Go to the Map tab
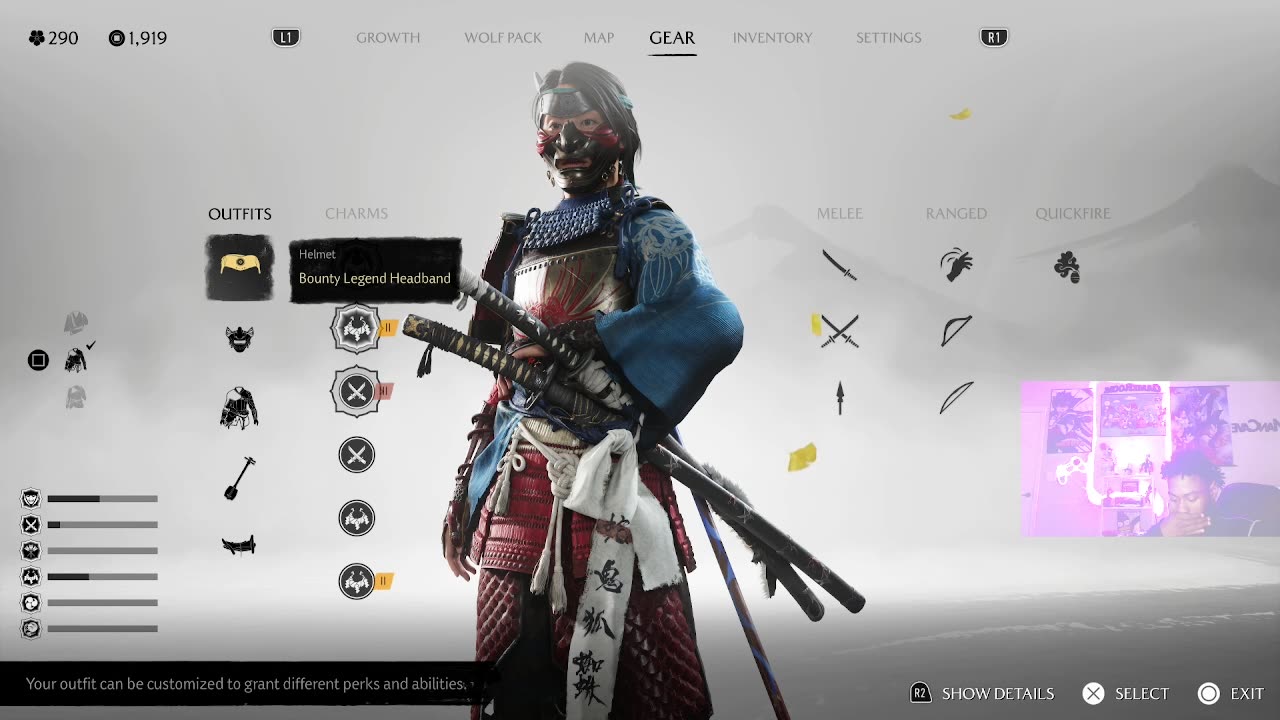The width and height of the screenshot is (1280, 720). (x=599, y=38)
